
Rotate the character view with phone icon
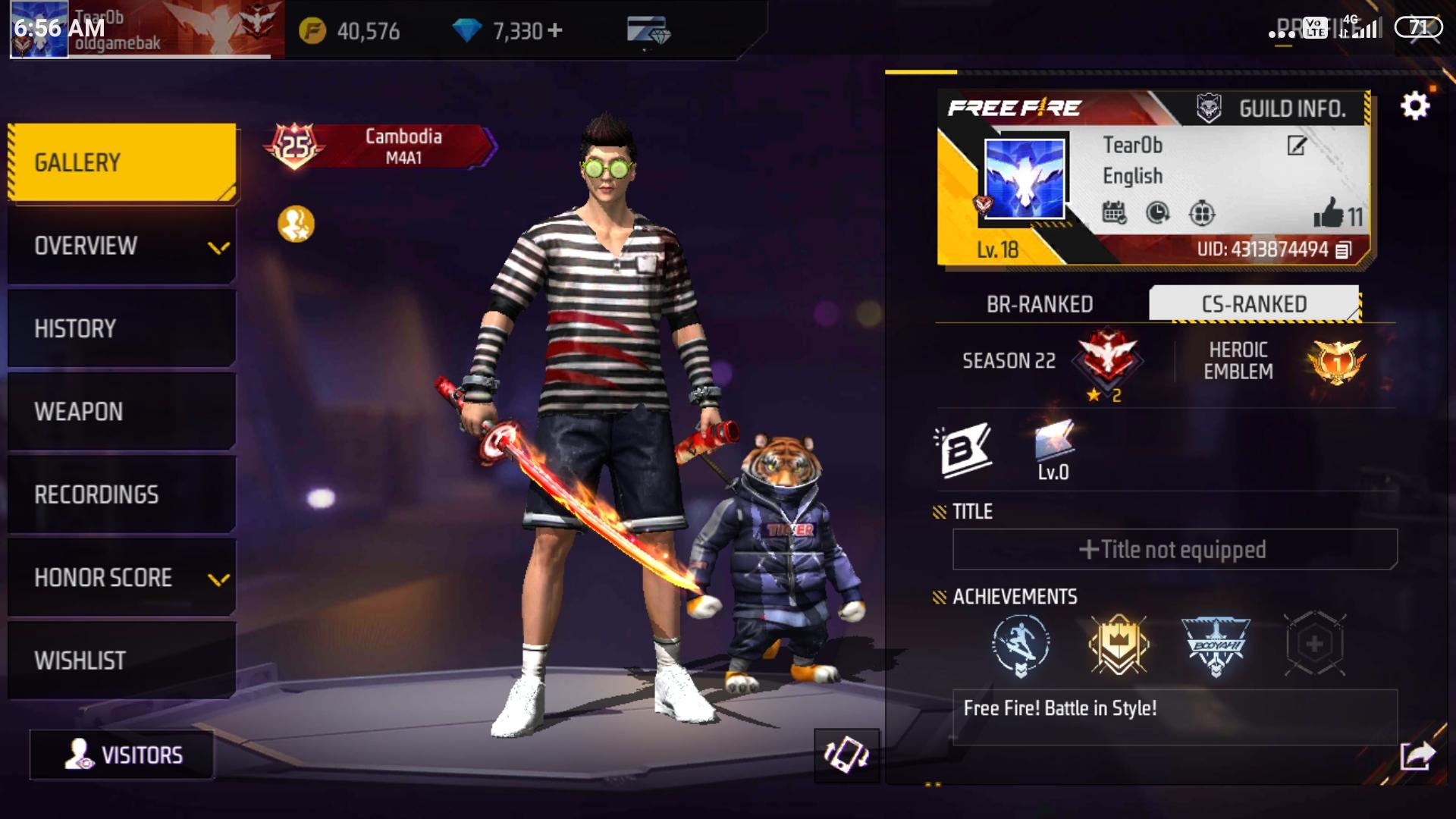coord(846,755)
